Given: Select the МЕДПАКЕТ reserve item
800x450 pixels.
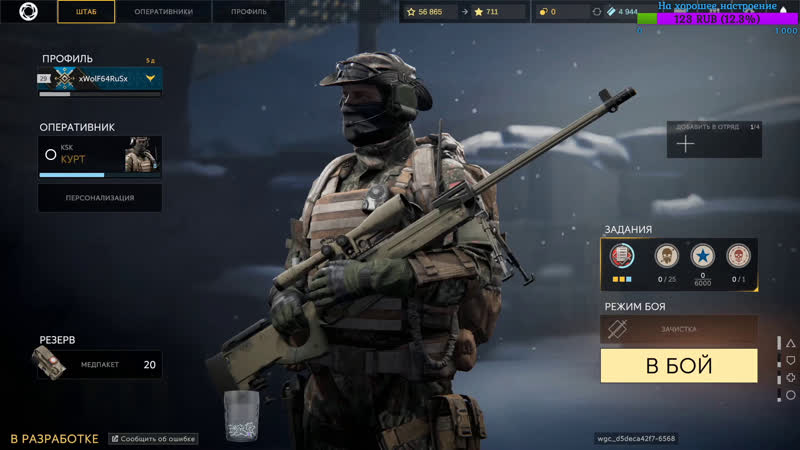Looking at the screenshot, I should point(96,364).
